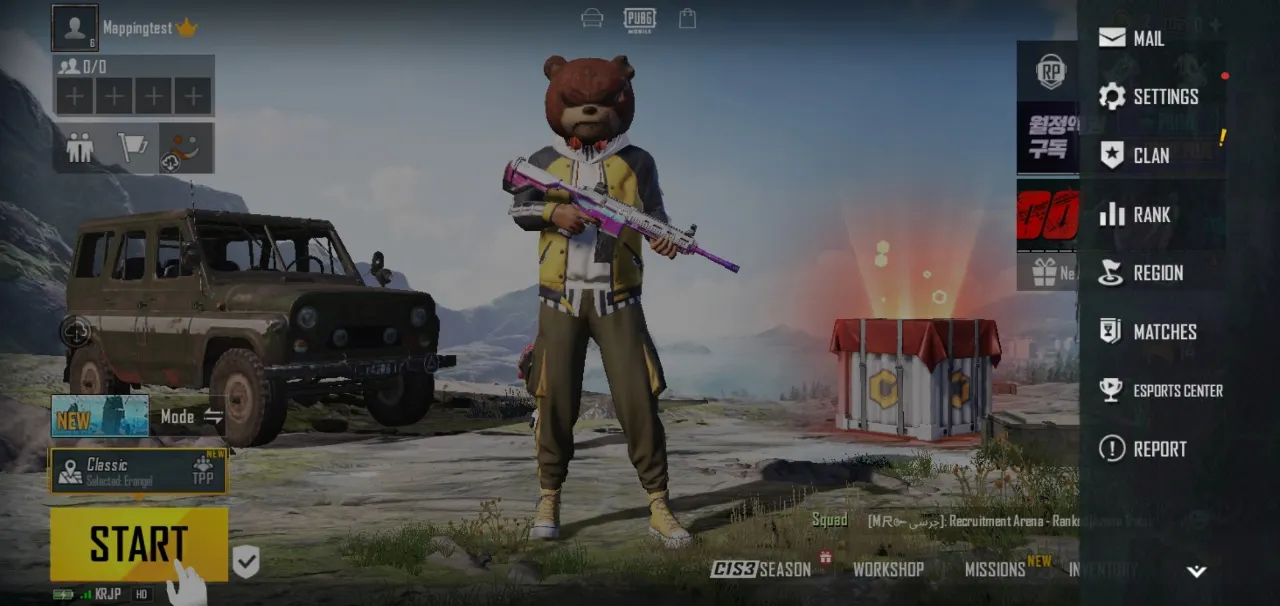1280x606 pixels.
Task: Open the Royale Pass RP icon
Action: [x=1050, y=71]
